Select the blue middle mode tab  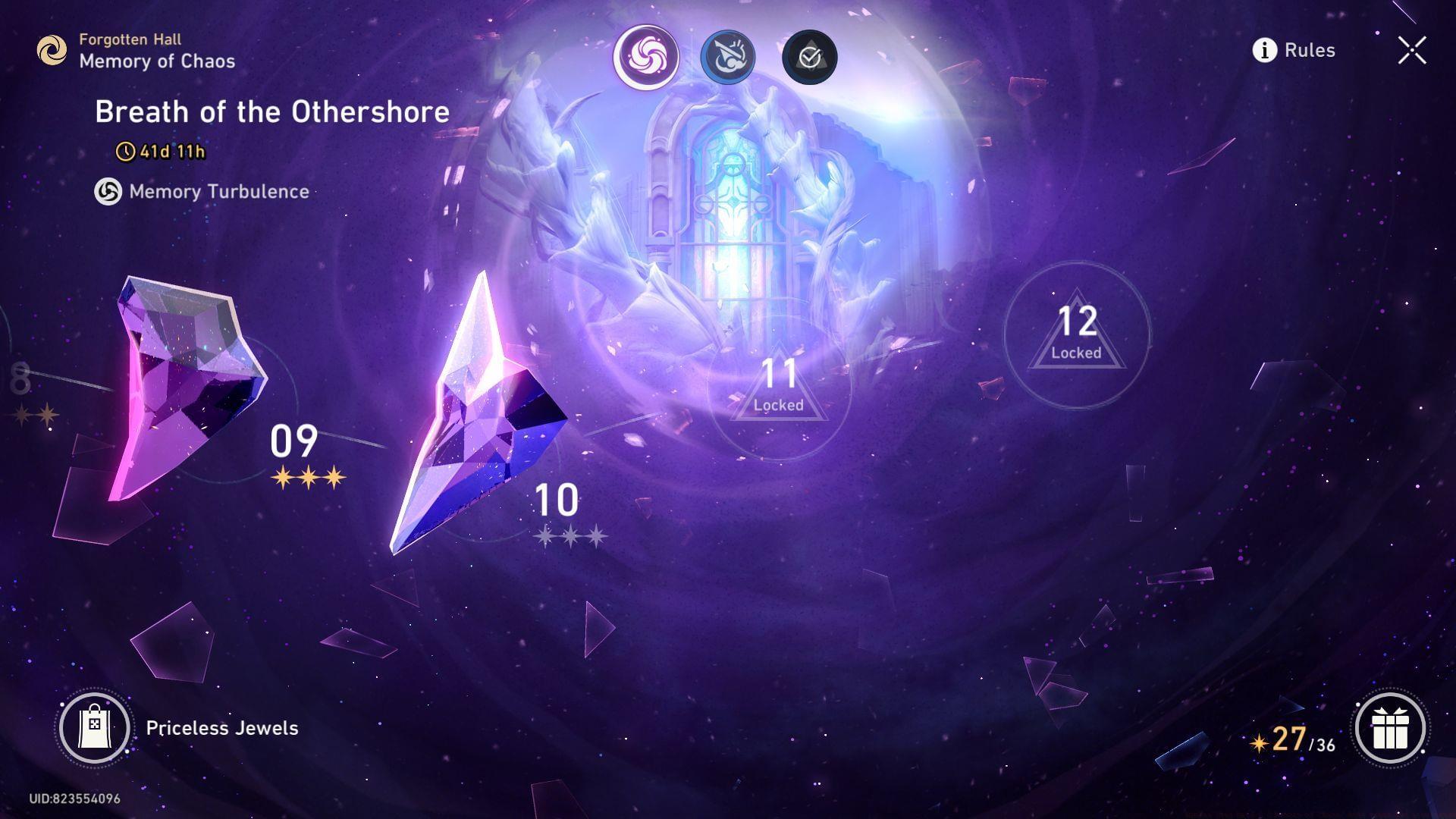click(x=727, y=56)
